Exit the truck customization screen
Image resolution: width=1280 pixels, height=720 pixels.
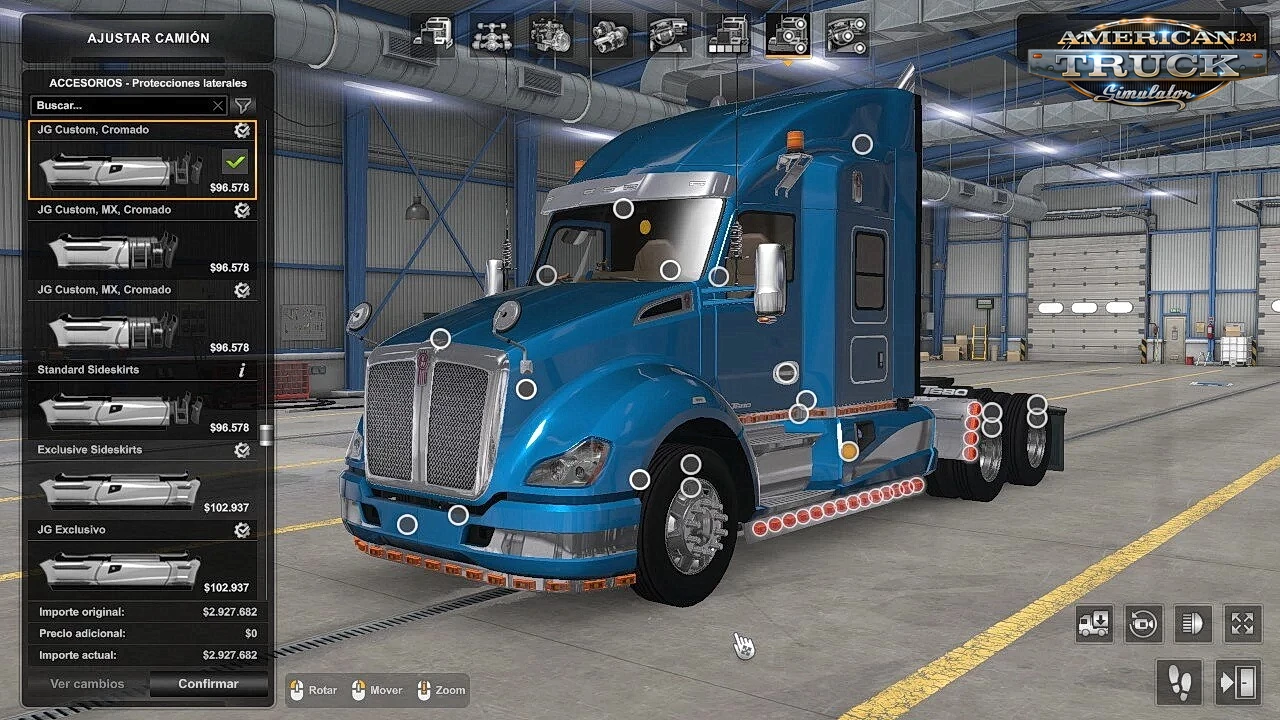(1238, 683)
